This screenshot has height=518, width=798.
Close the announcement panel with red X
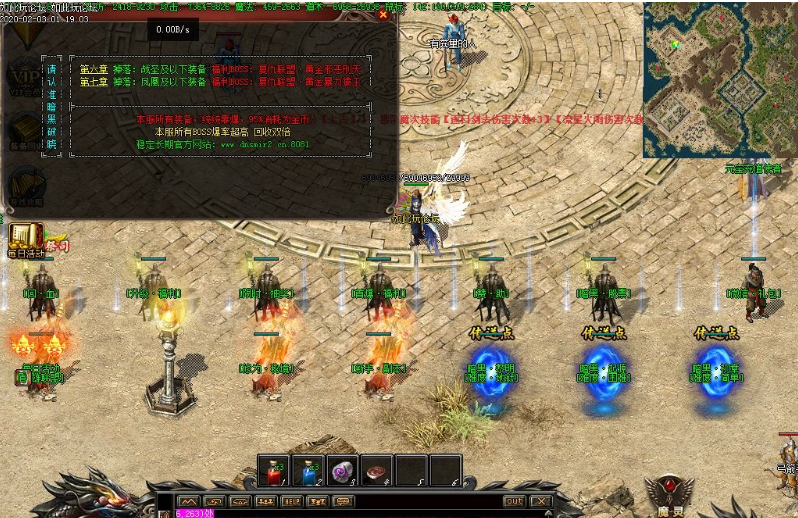click(384, 14)
